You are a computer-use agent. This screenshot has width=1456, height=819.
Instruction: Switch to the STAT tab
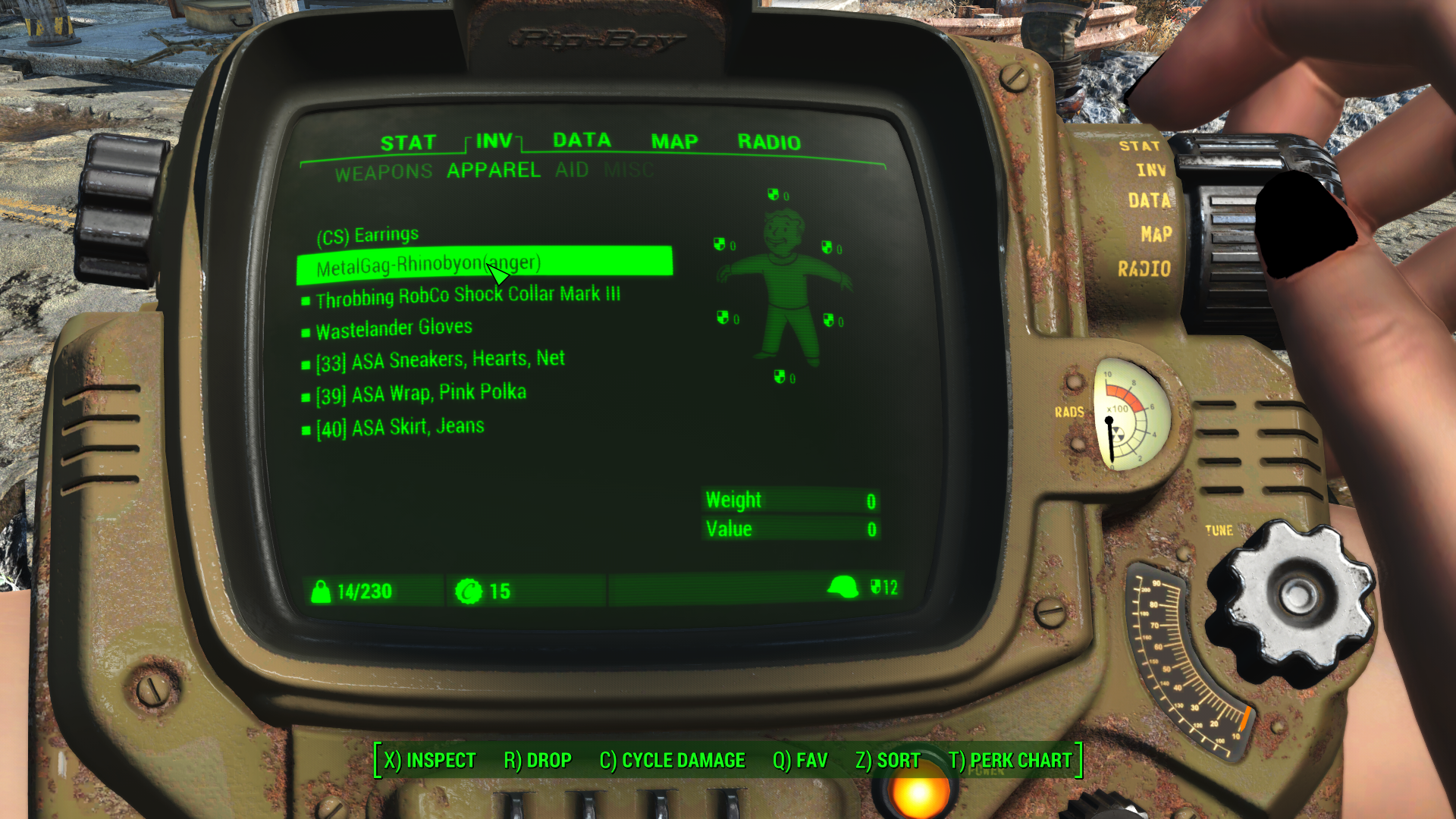[x=409, y=140]
